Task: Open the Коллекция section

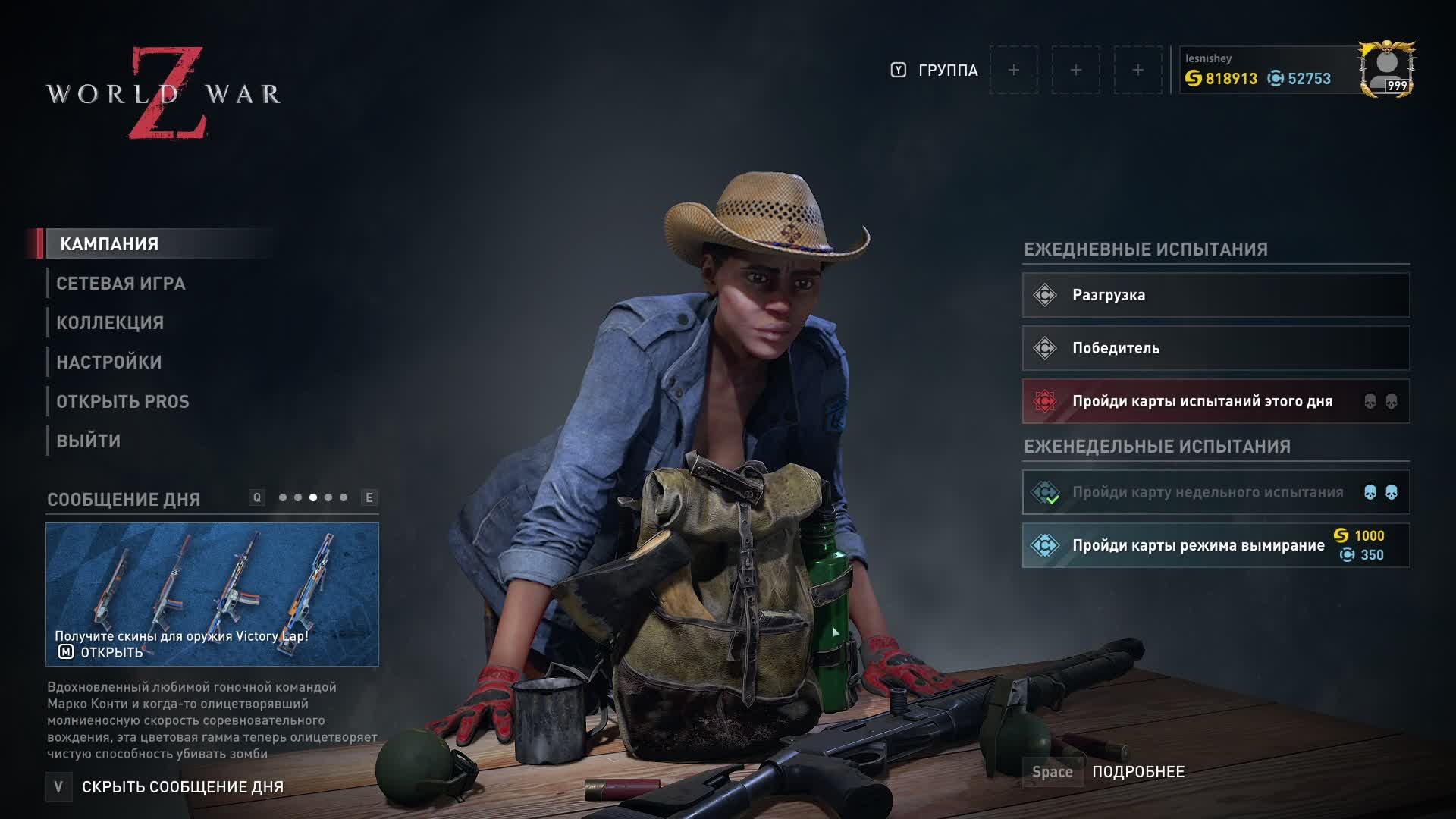Action: [x=110, y=323]
